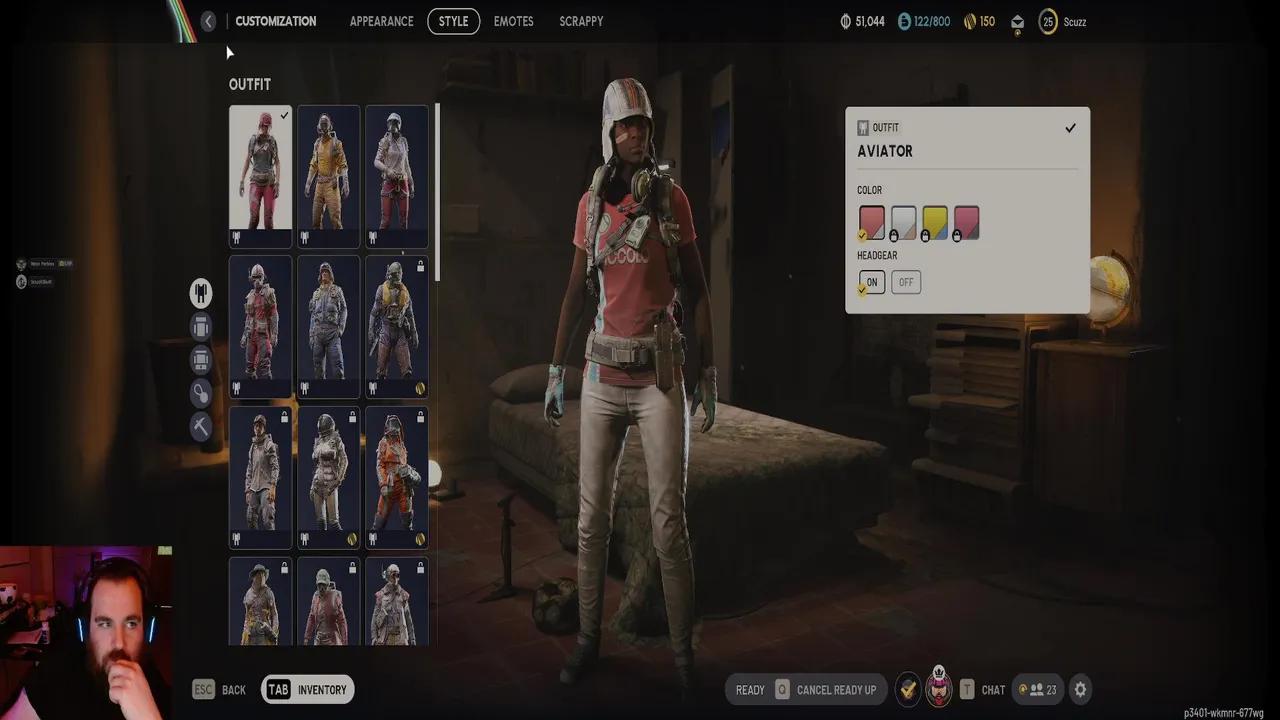Click the player avatar icon near the chat button
This screenshot has height=720, width=1280.
(x=938, y=689)
